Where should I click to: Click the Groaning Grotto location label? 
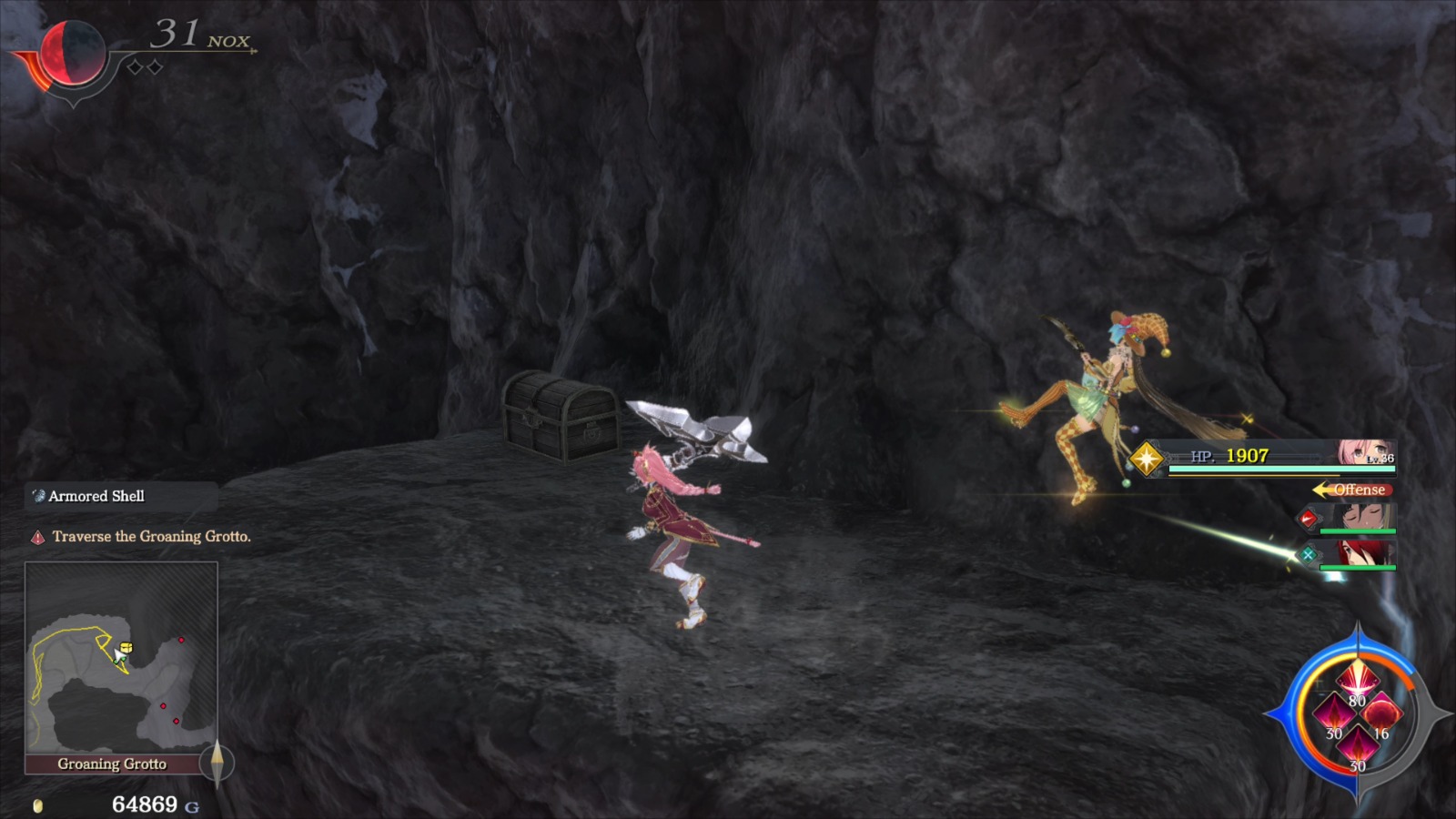click(x=114, y=764)
